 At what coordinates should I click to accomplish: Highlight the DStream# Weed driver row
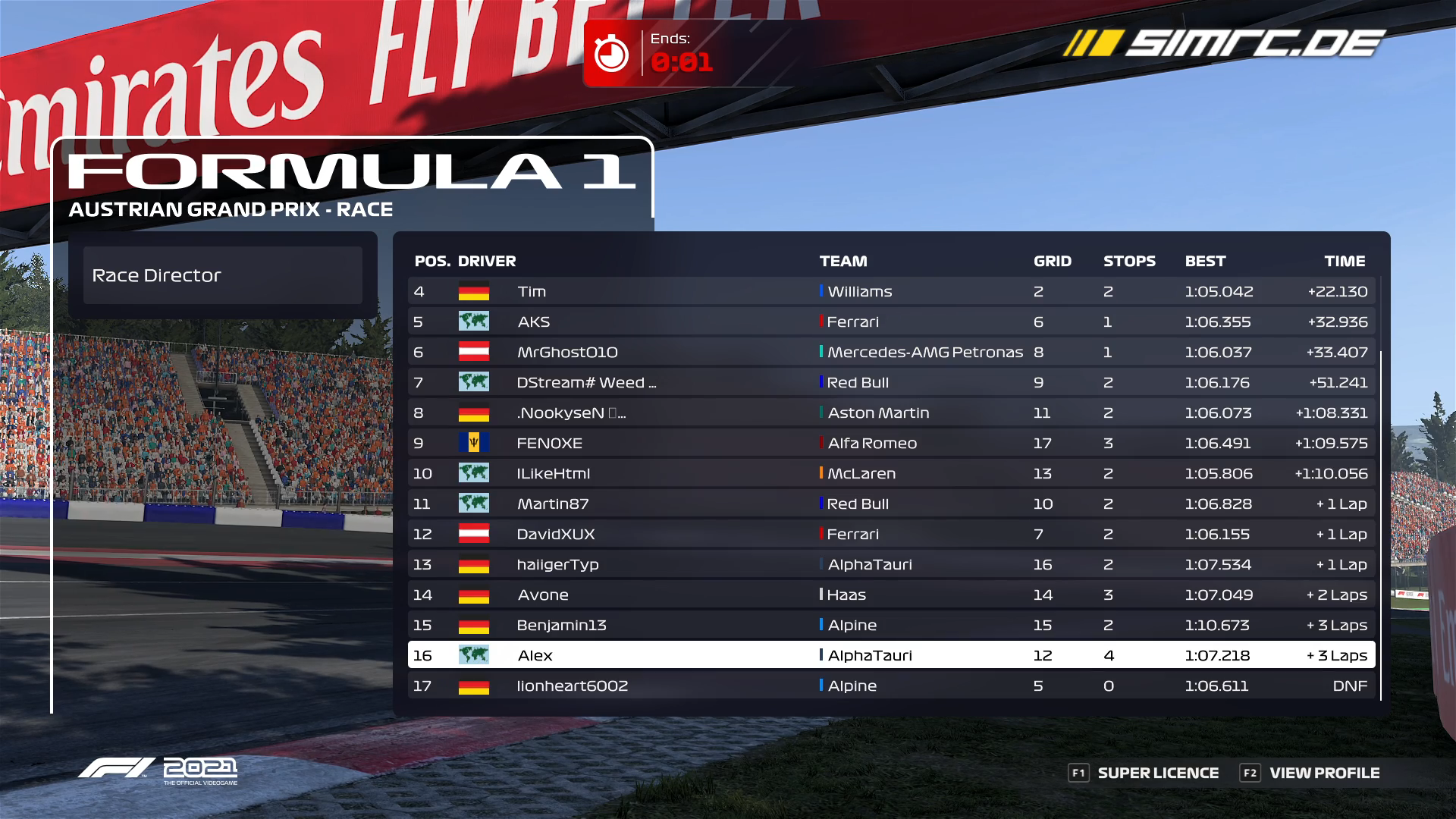click(891, 382)
